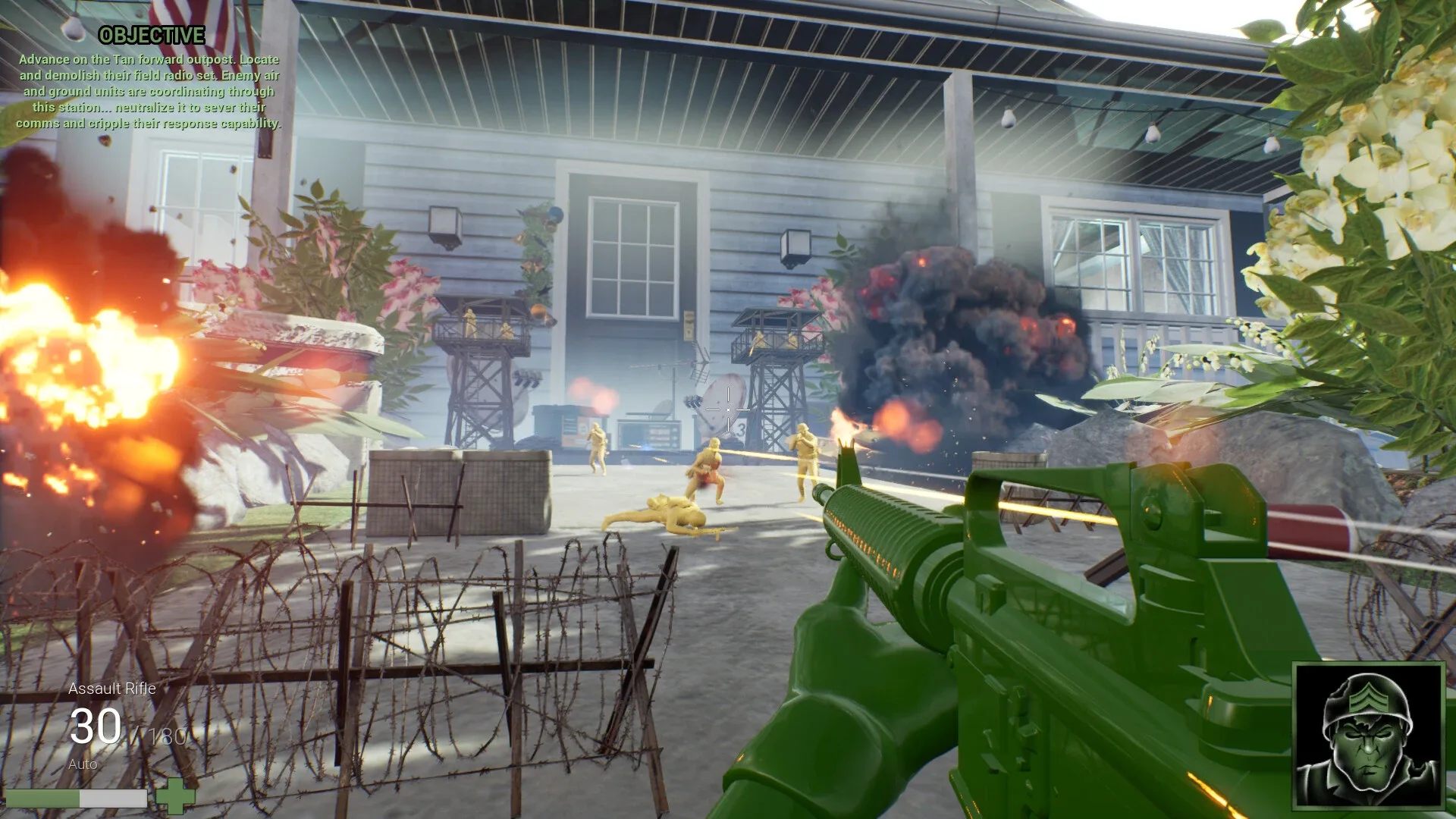Click the Assault Rifle weapon name label

coord(111,689)
